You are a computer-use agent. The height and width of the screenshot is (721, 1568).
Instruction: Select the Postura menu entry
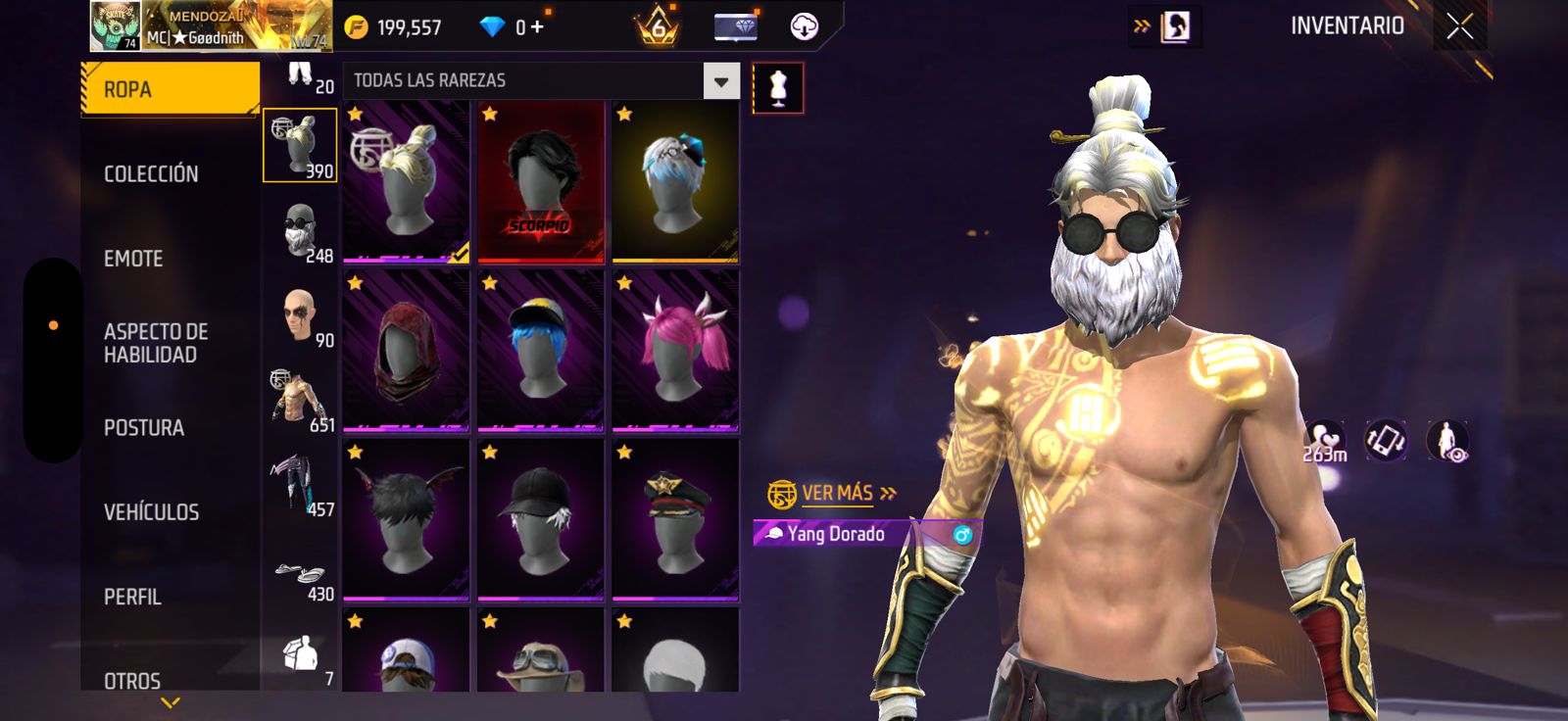(144, 427)
